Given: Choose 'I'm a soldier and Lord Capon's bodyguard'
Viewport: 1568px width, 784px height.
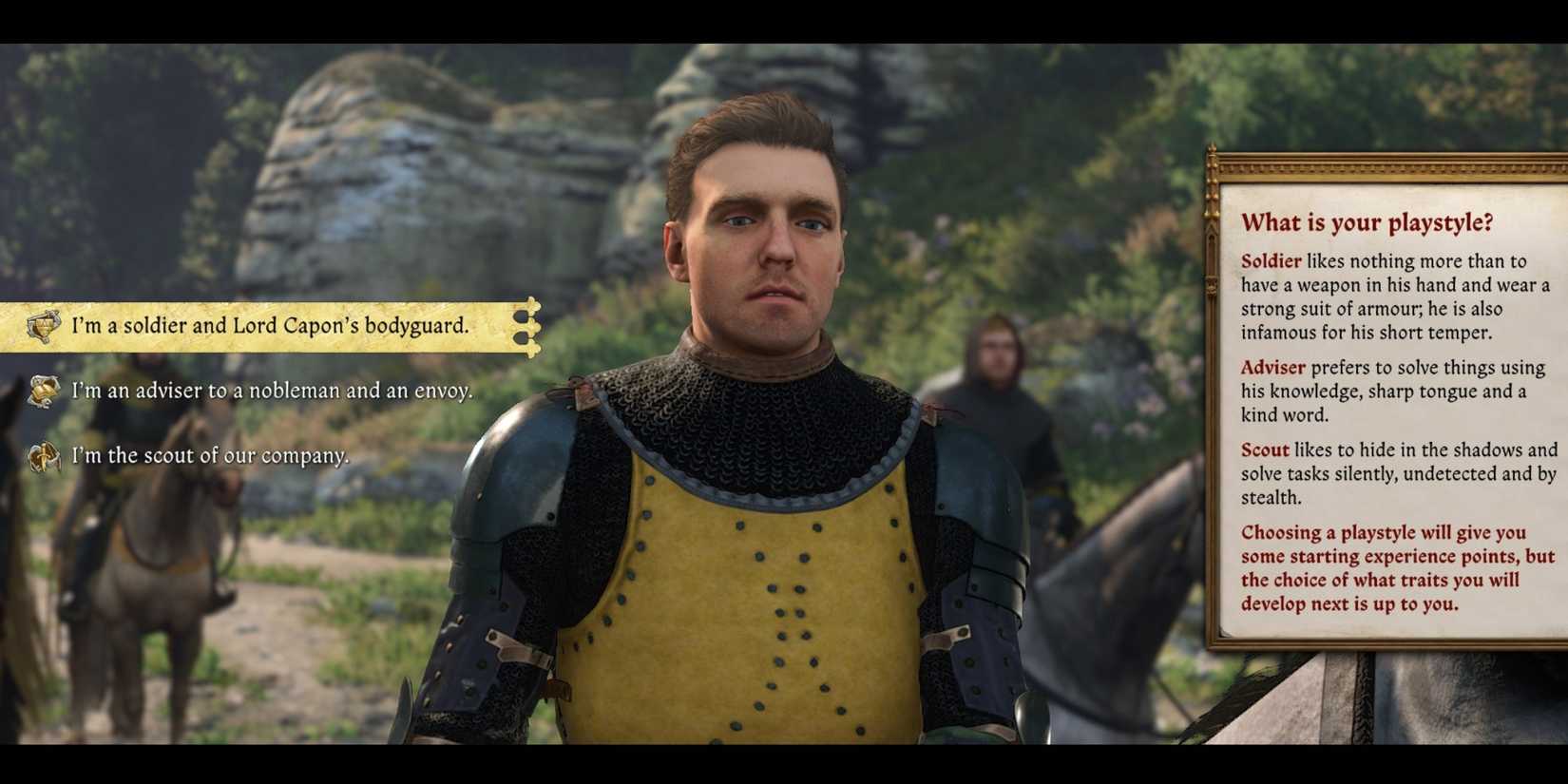Looking at the screenshot, I should (269, 326).
